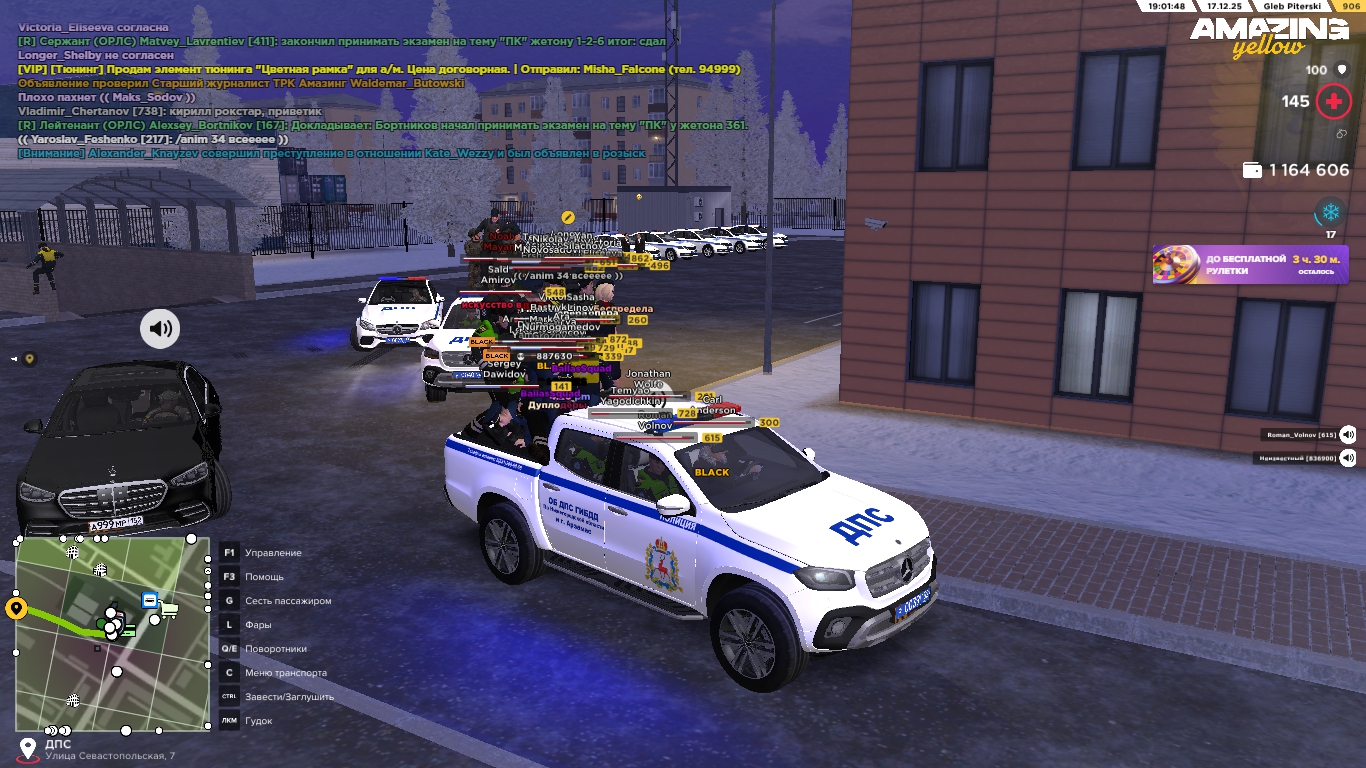Click the large white speaker icon
This screenshot has width=1366, height=768.
(x=160, y=328)
